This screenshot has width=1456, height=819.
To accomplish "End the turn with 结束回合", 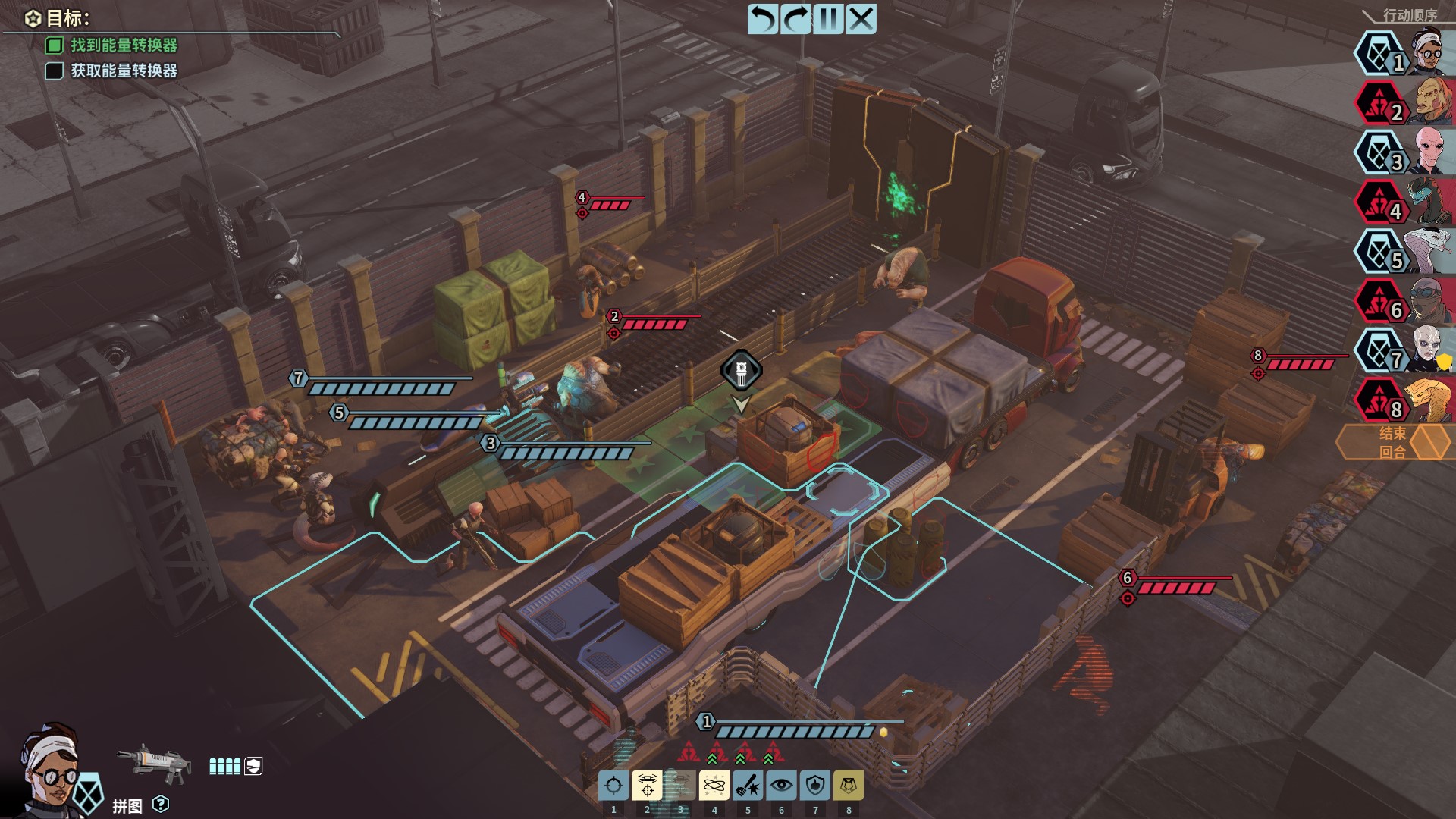I will (1394, 442).
